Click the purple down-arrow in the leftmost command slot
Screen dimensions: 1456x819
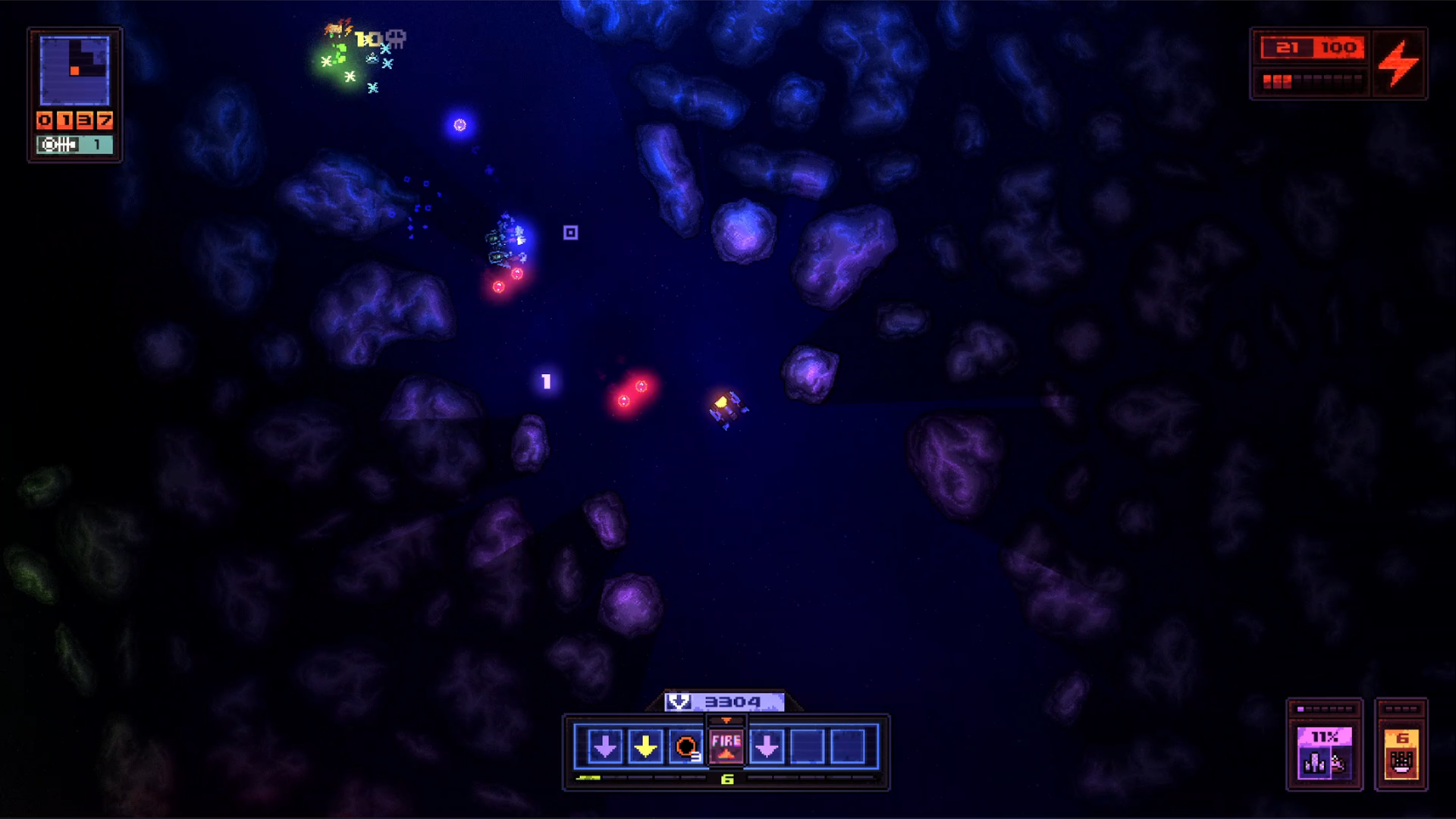604,746
